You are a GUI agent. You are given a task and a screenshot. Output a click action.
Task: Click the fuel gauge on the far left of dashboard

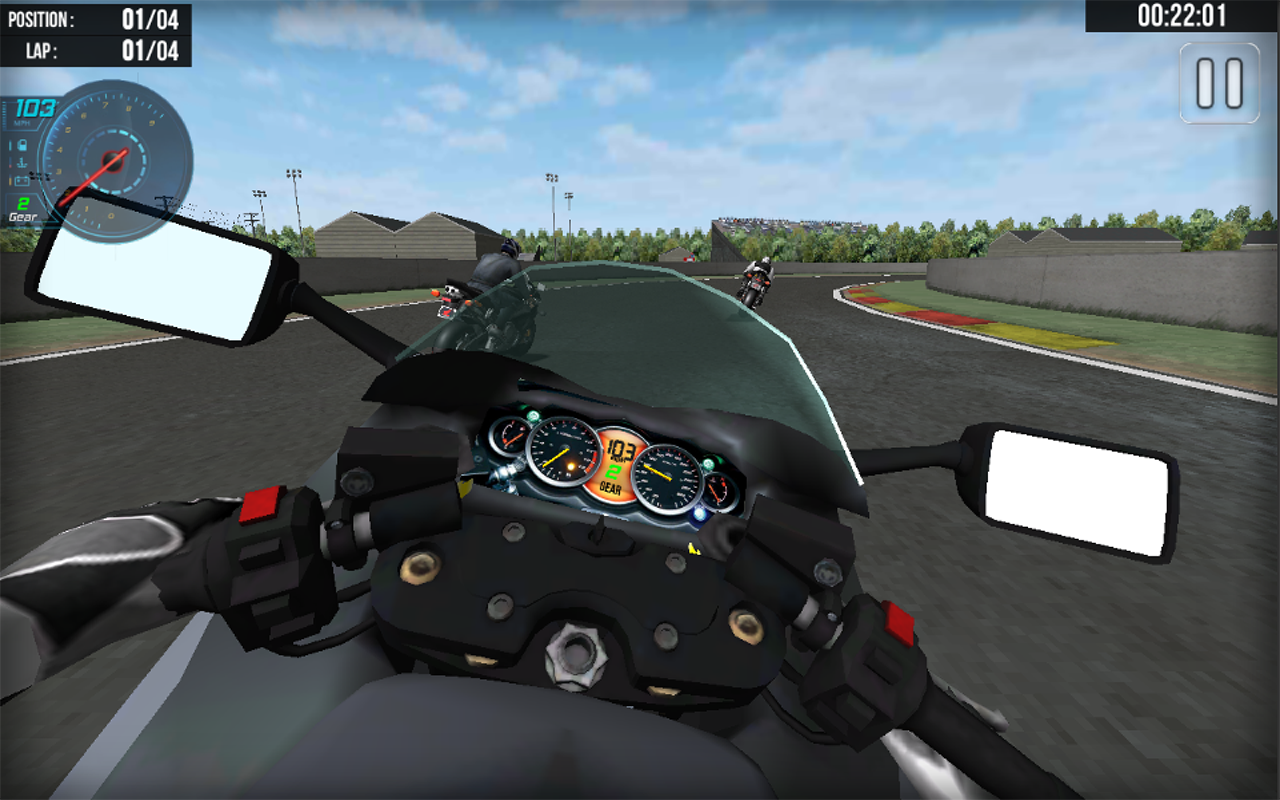click(509, 436)
